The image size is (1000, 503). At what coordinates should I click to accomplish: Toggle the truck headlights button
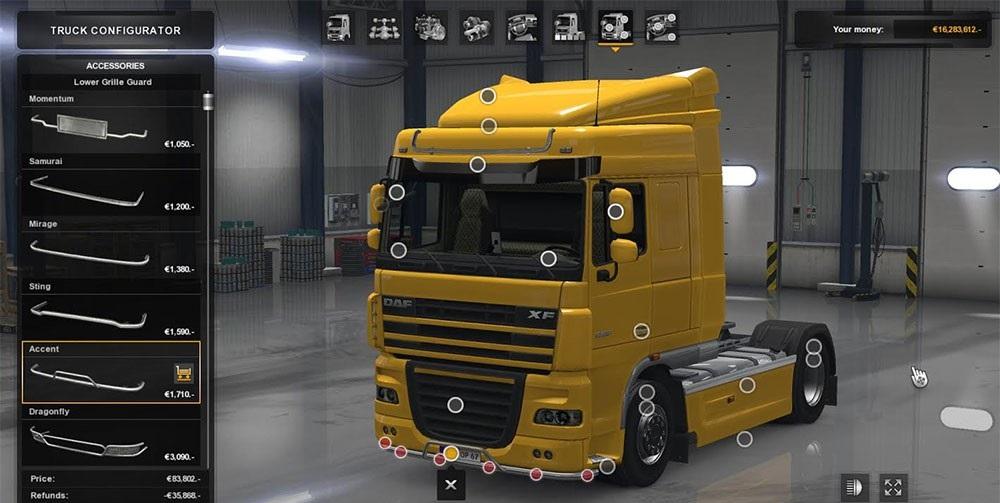[853, 487]
